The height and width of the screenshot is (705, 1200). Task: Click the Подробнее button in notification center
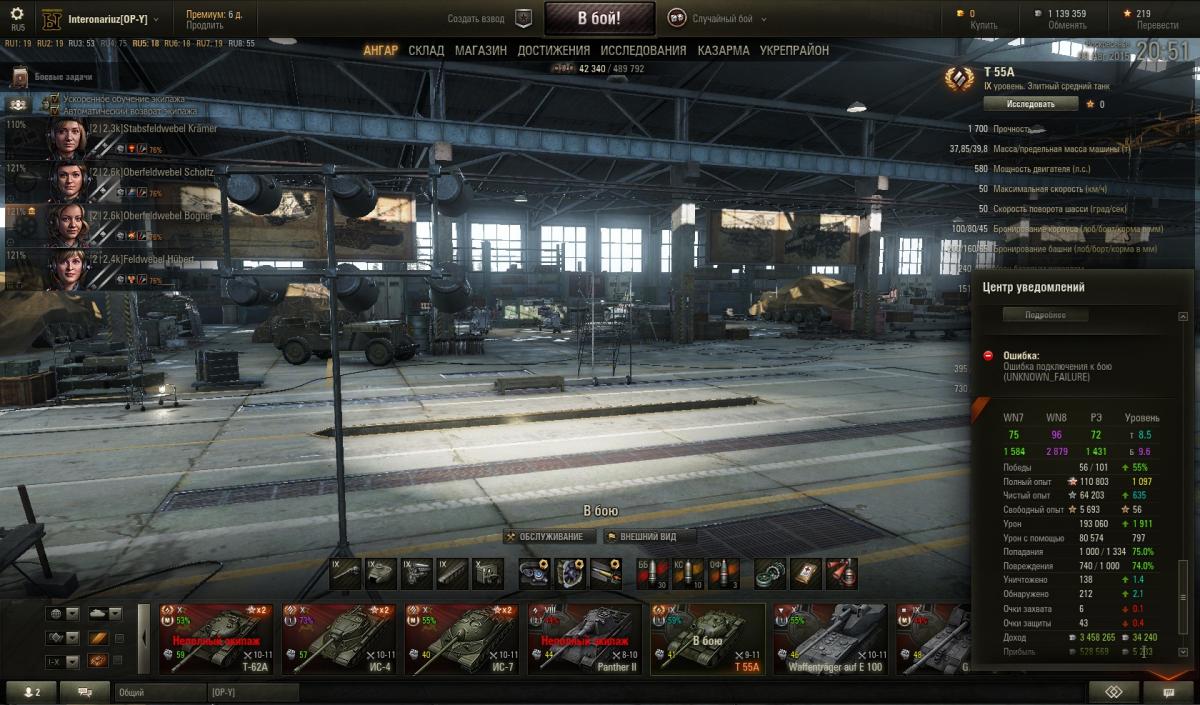pos(1045,315)
